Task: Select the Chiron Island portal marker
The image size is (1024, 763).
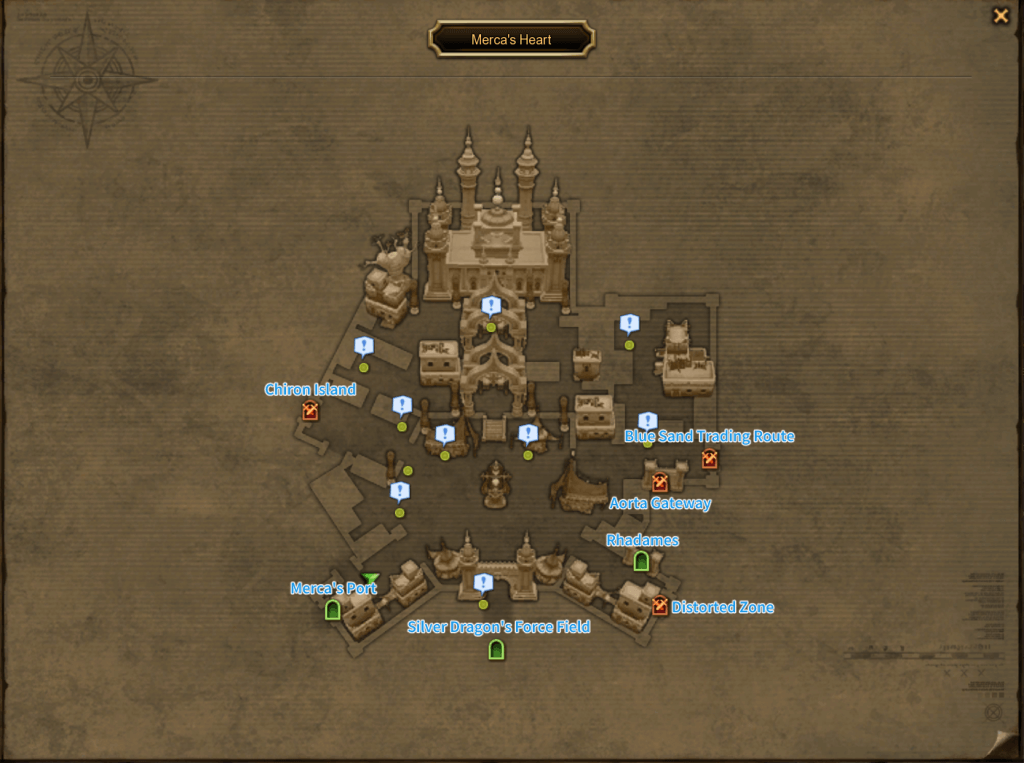Action: [x=310, y=410]
